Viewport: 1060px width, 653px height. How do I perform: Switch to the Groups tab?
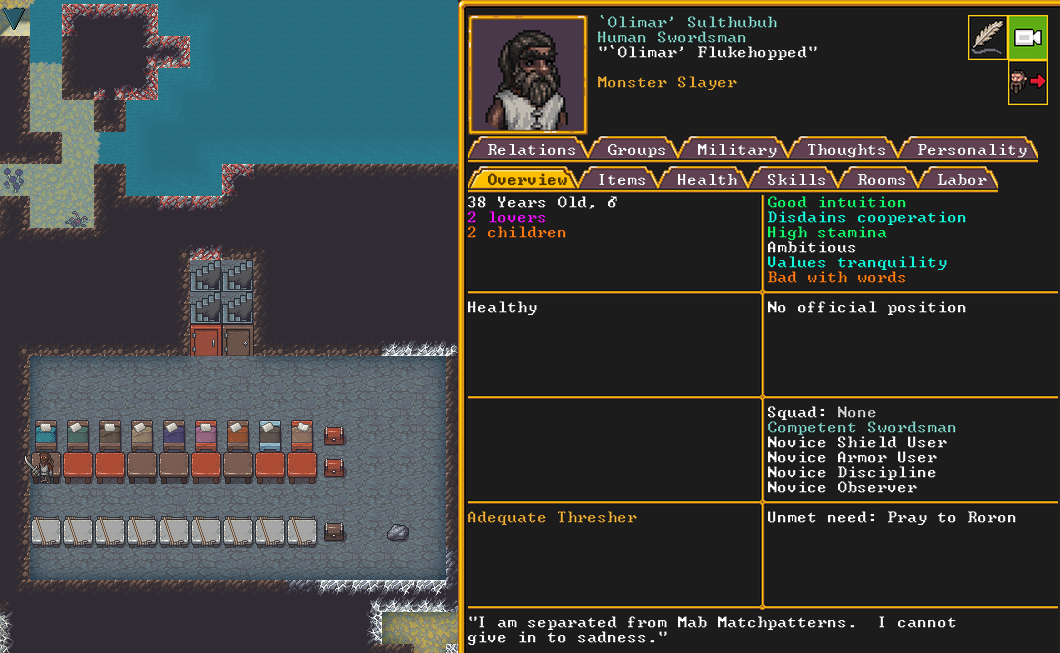(x=636, y=149)
